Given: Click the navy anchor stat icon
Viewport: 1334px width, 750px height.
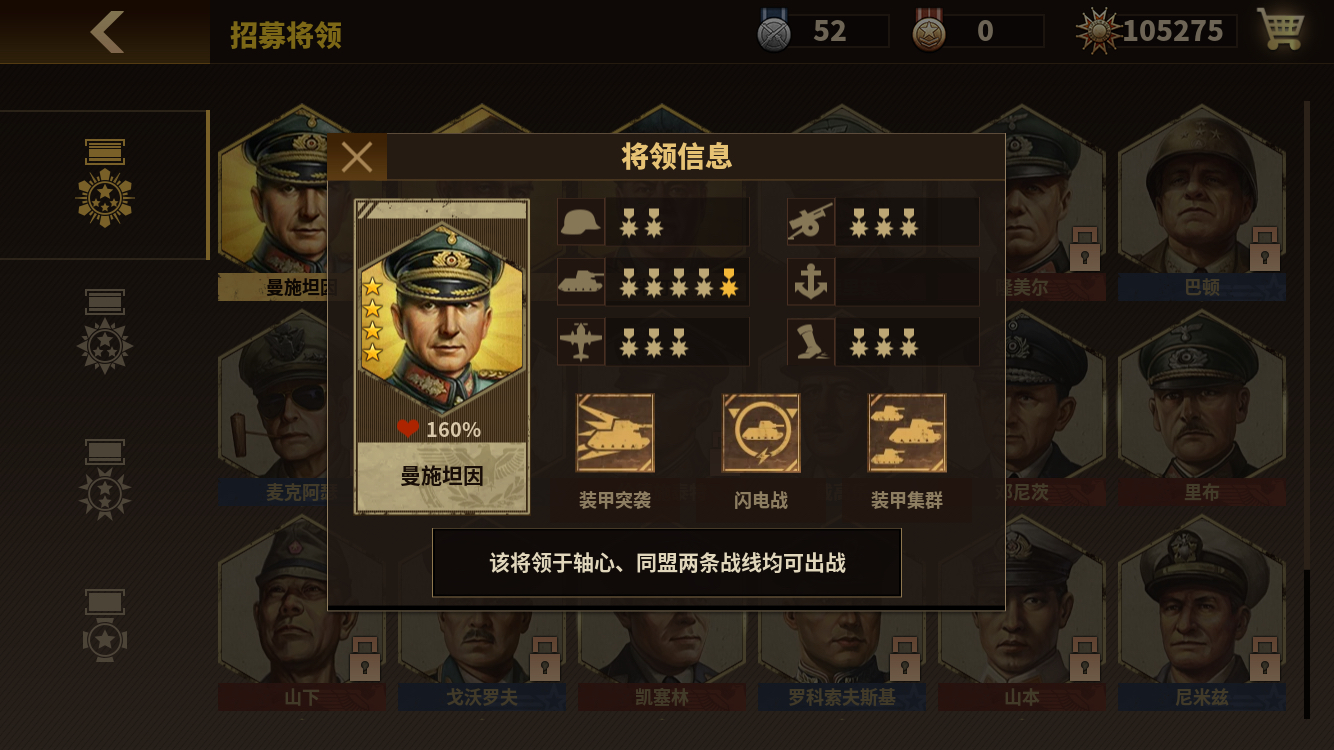Looking at the screenshot, I should coord(810,282).
